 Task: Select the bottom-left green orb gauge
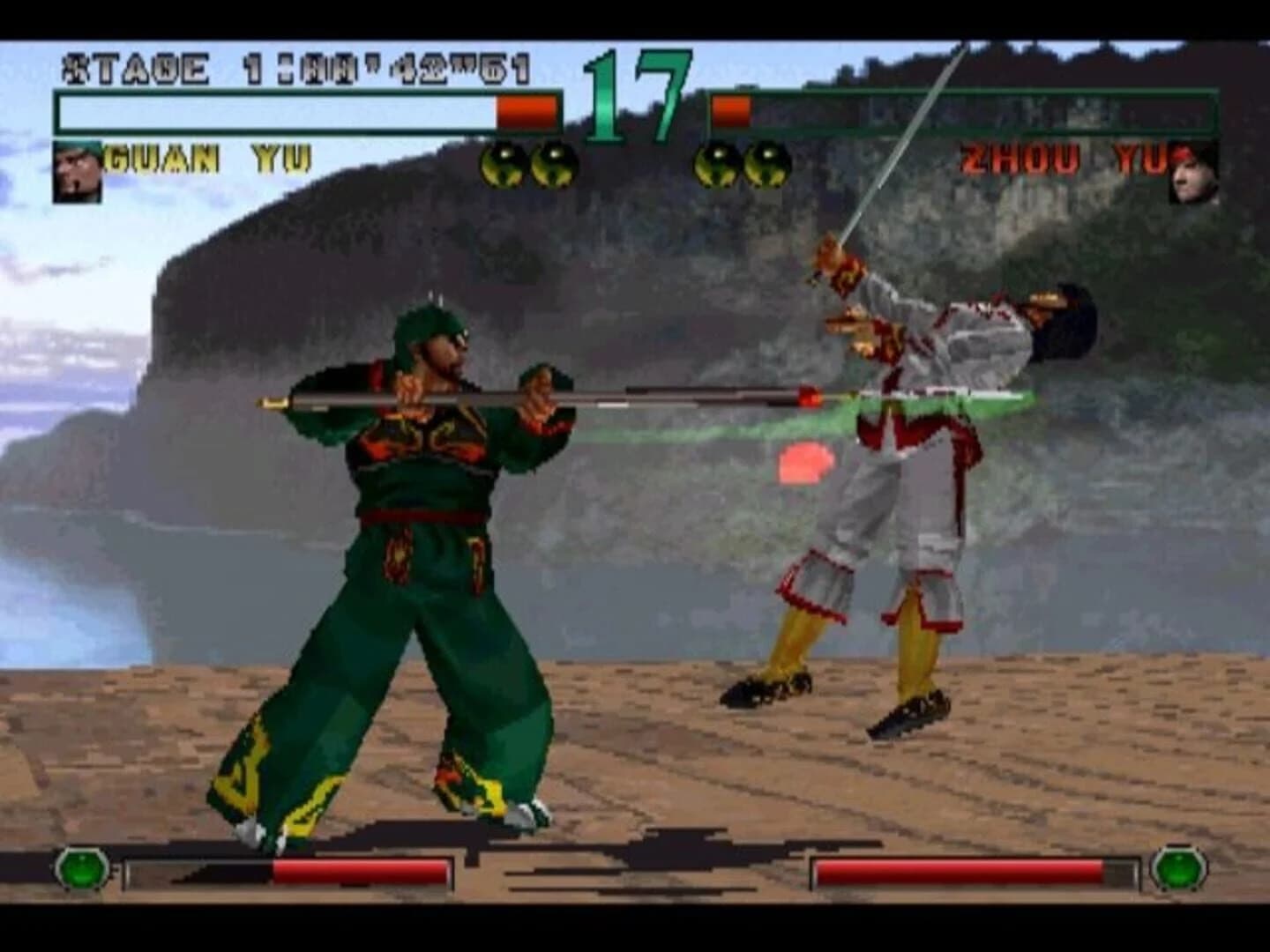tap(84, 872)
